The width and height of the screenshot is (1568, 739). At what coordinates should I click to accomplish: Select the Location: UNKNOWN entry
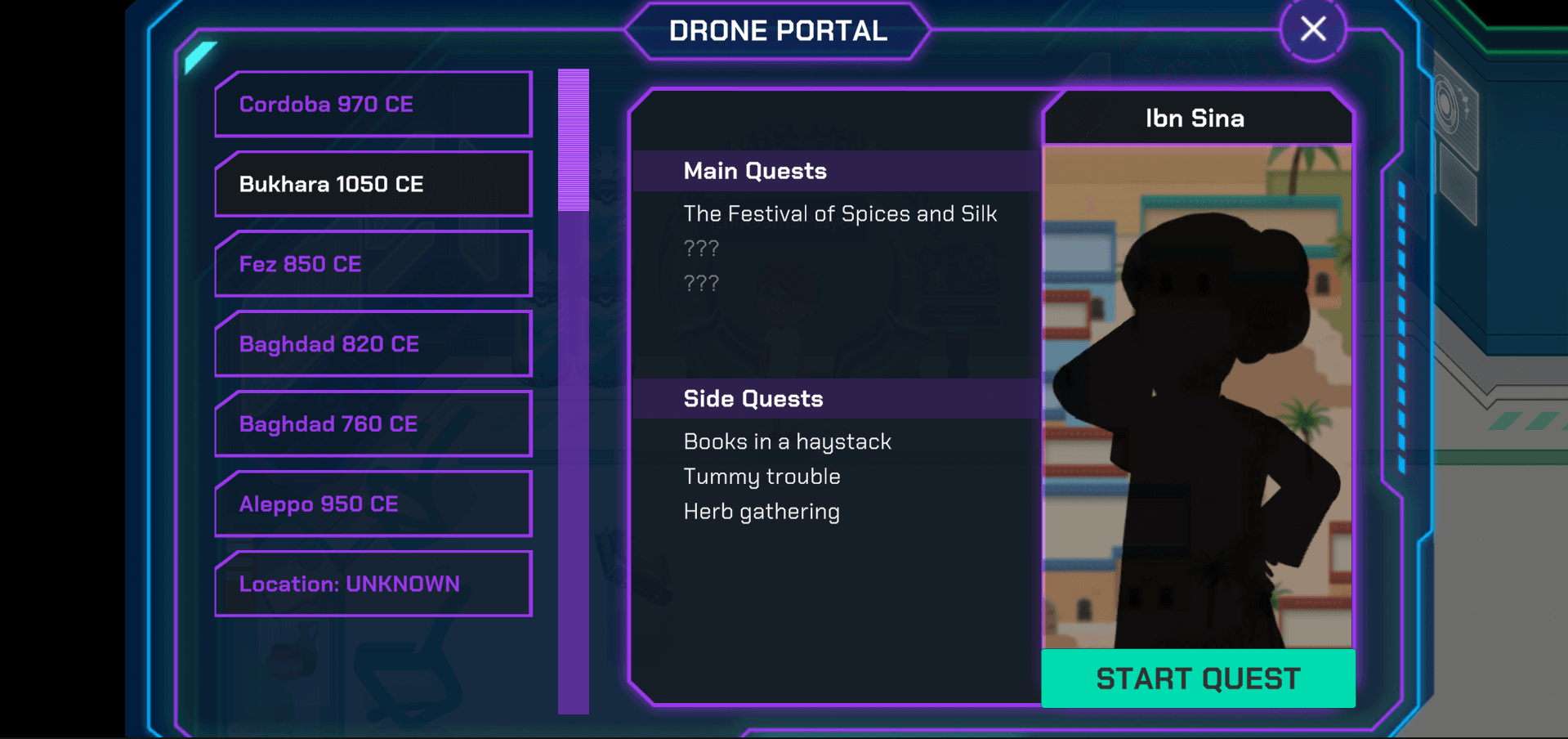(x=373, y=584)
